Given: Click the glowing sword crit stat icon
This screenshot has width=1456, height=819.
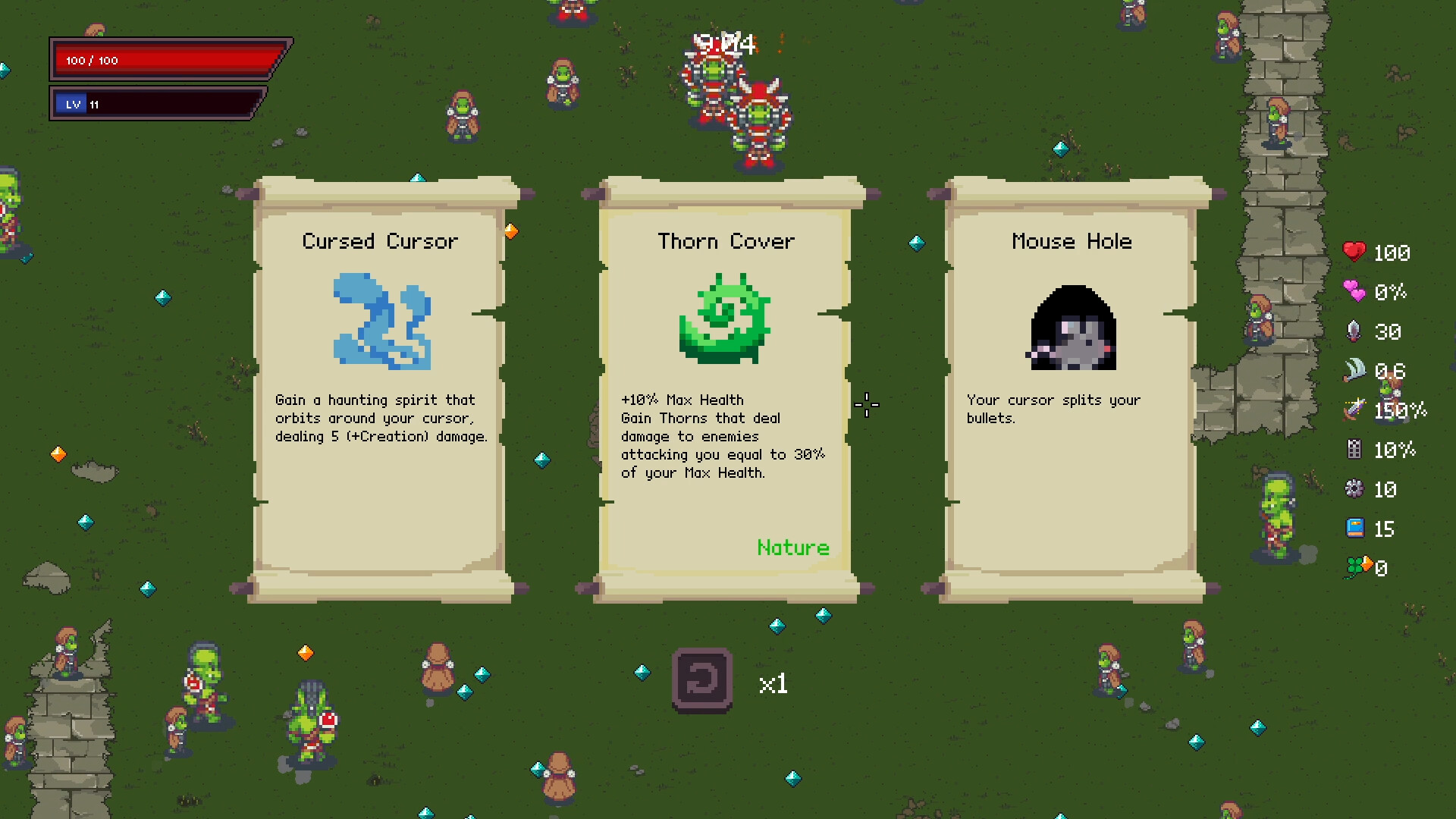Looking at the screenshot, I should (x=1354, y=410).
